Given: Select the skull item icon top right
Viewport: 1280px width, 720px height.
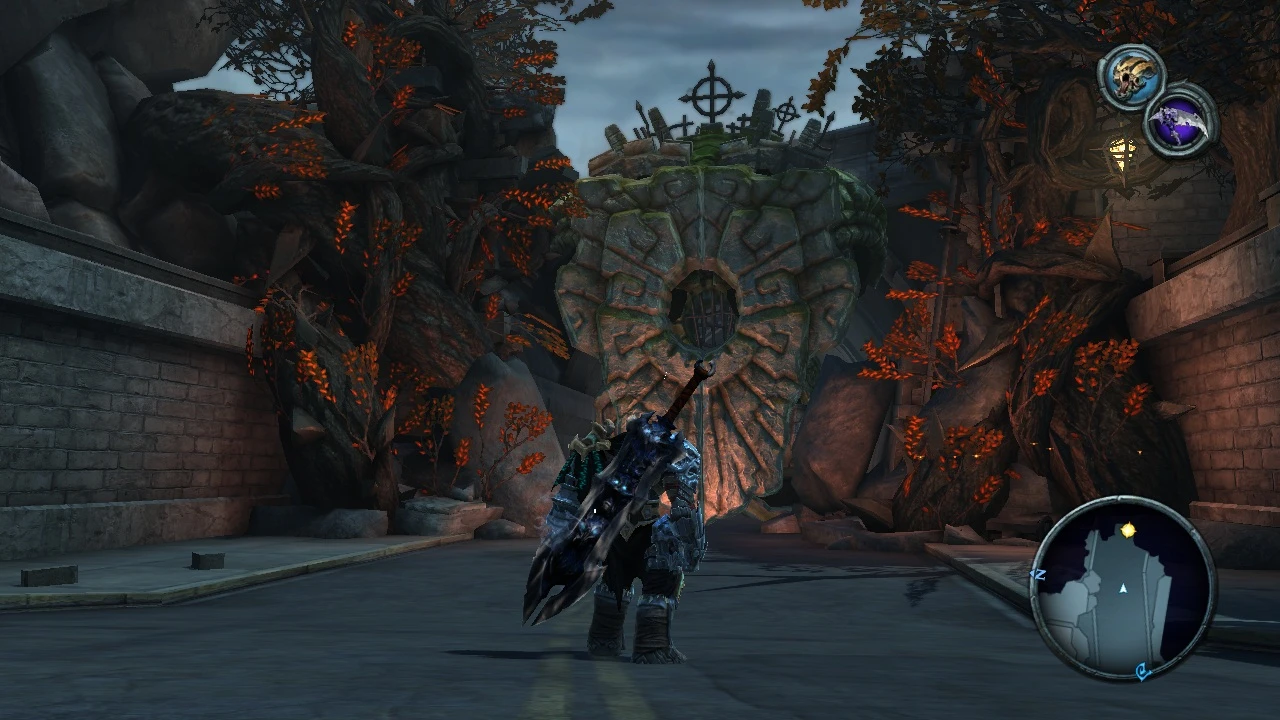Looking at the screenshot, I should point(1130,74).
